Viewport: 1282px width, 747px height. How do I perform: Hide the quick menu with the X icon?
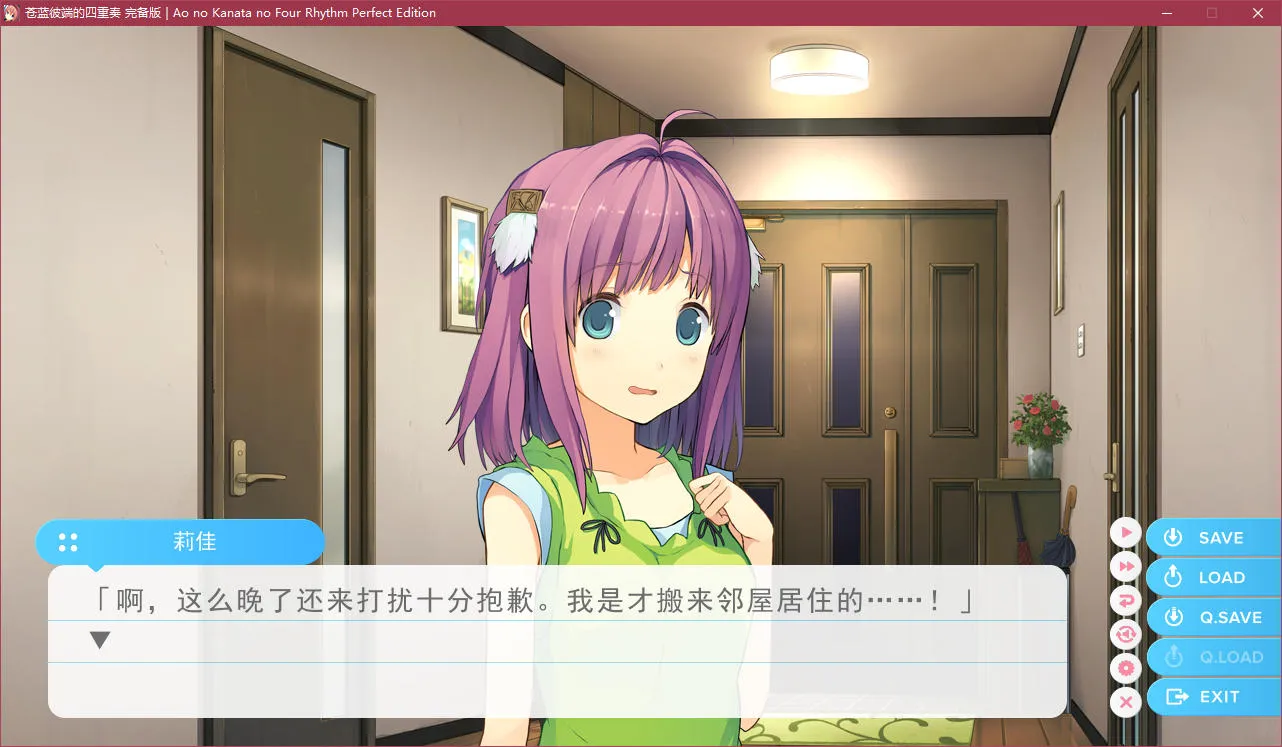point(1125,702)
